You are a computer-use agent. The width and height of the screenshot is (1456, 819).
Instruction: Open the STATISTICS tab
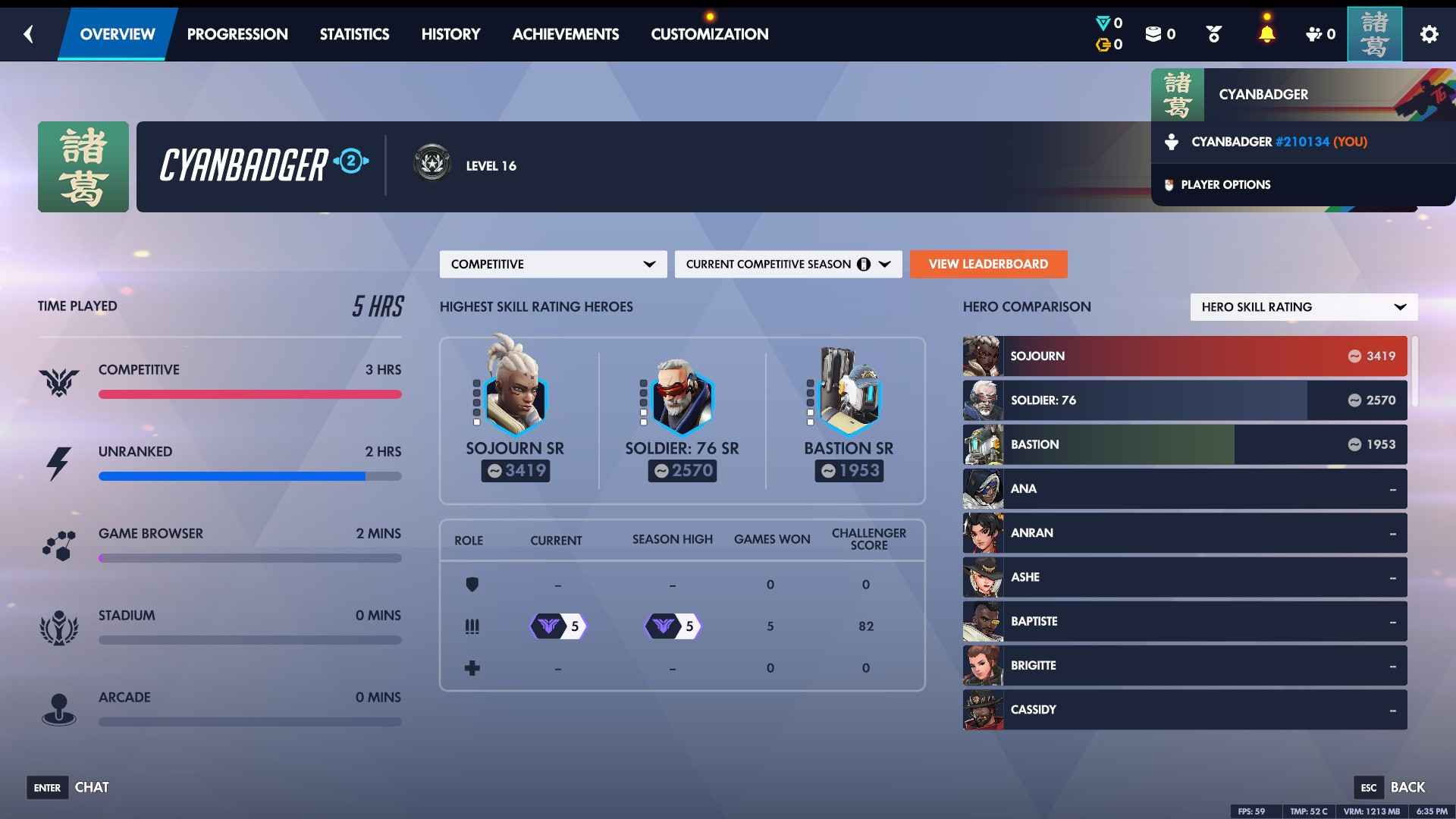tap(354, 33)
